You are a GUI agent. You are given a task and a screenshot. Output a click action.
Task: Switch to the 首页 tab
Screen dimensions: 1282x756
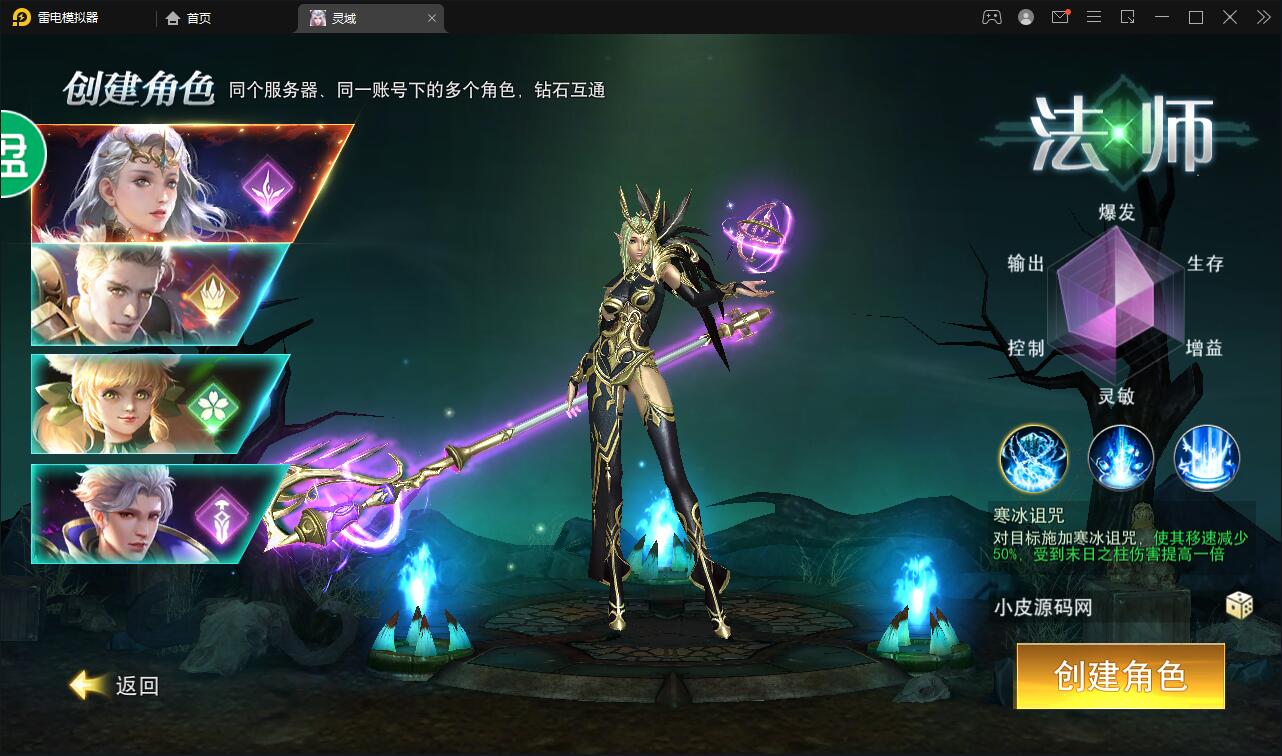188,17
